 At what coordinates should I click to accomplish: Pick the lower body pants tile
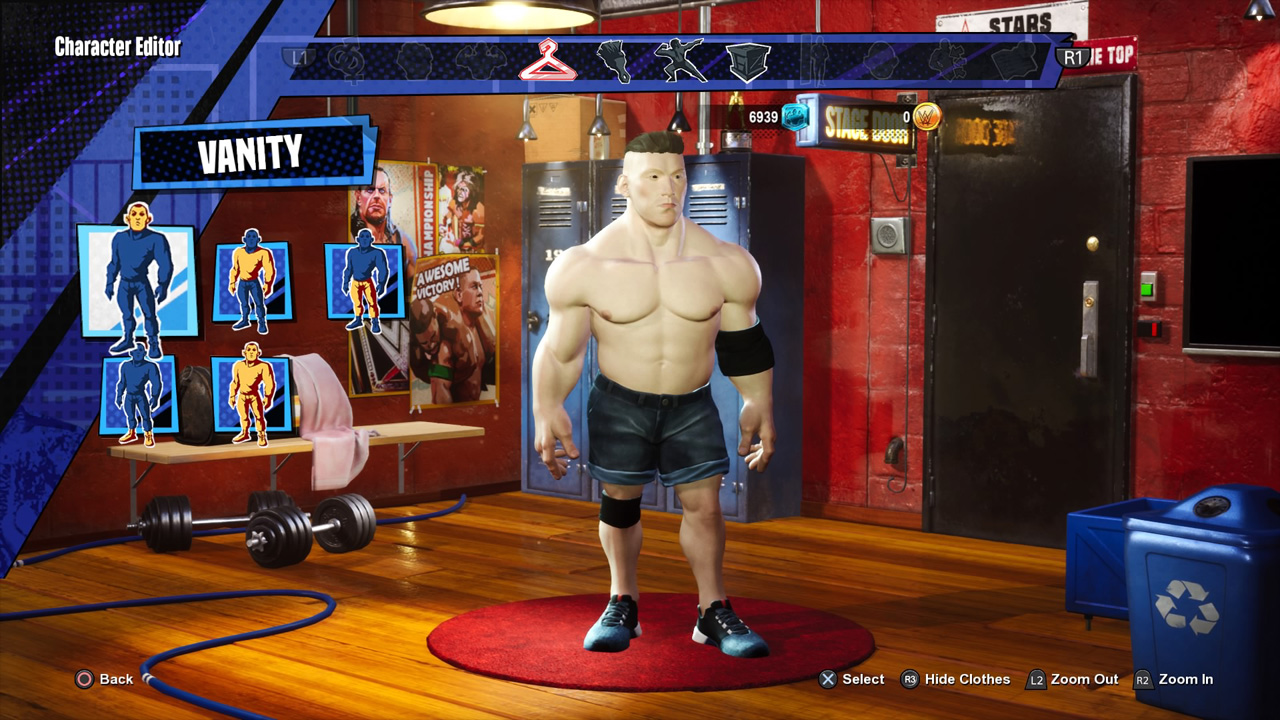click(365, 281)
